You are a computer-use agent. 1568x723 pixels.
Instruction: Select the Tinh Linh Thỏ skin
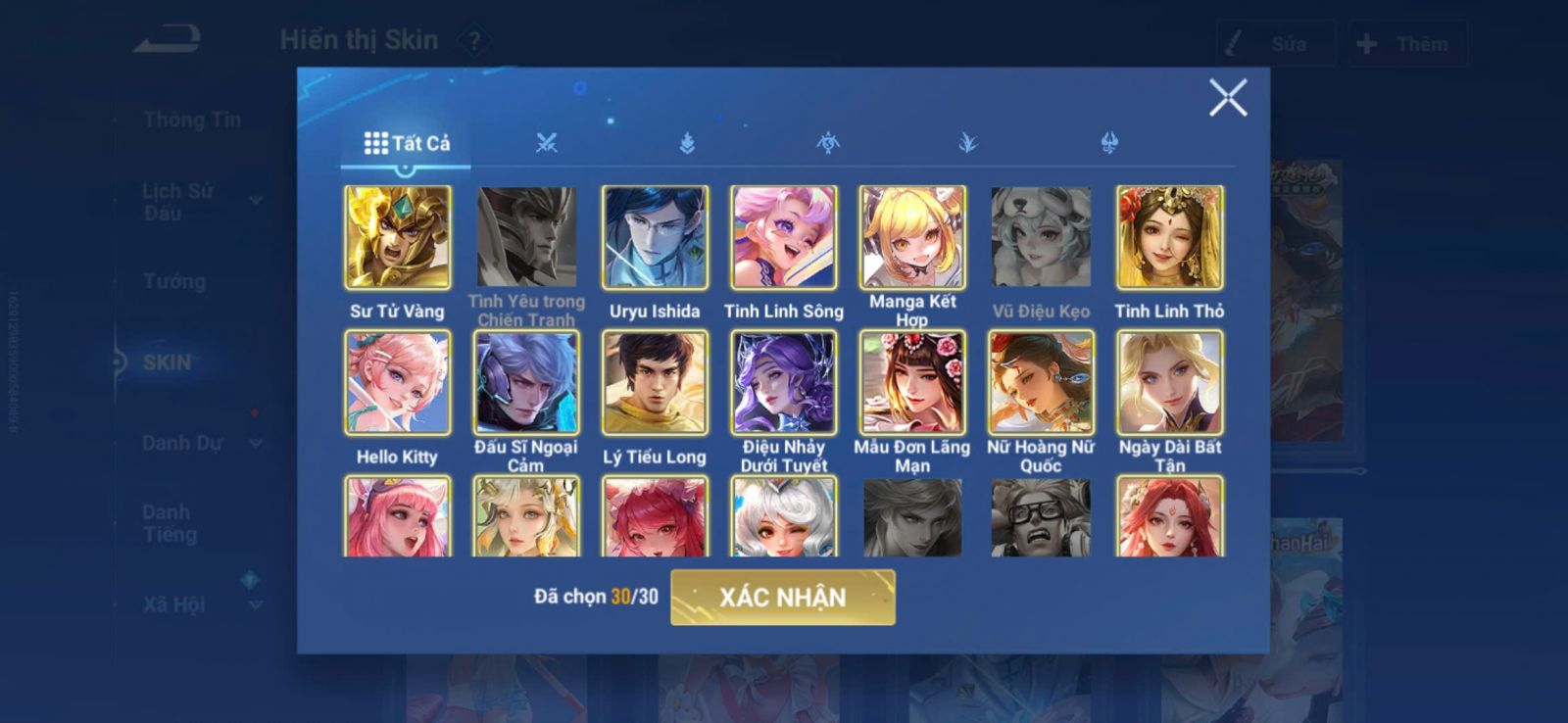point(1169,238)
